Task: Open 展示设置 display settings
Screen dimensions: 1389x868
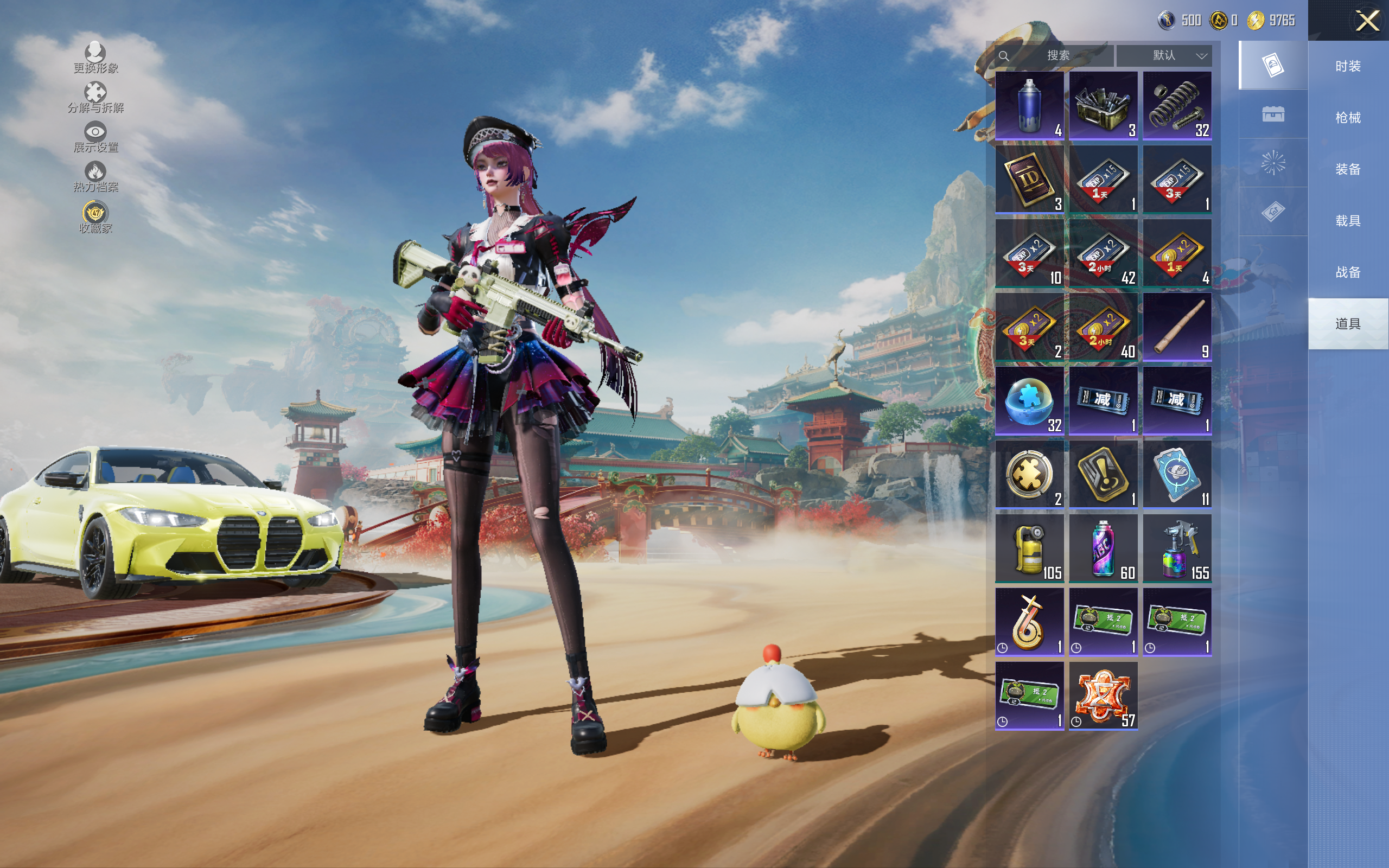Action: pyautogui.click(x=95, y=137)
